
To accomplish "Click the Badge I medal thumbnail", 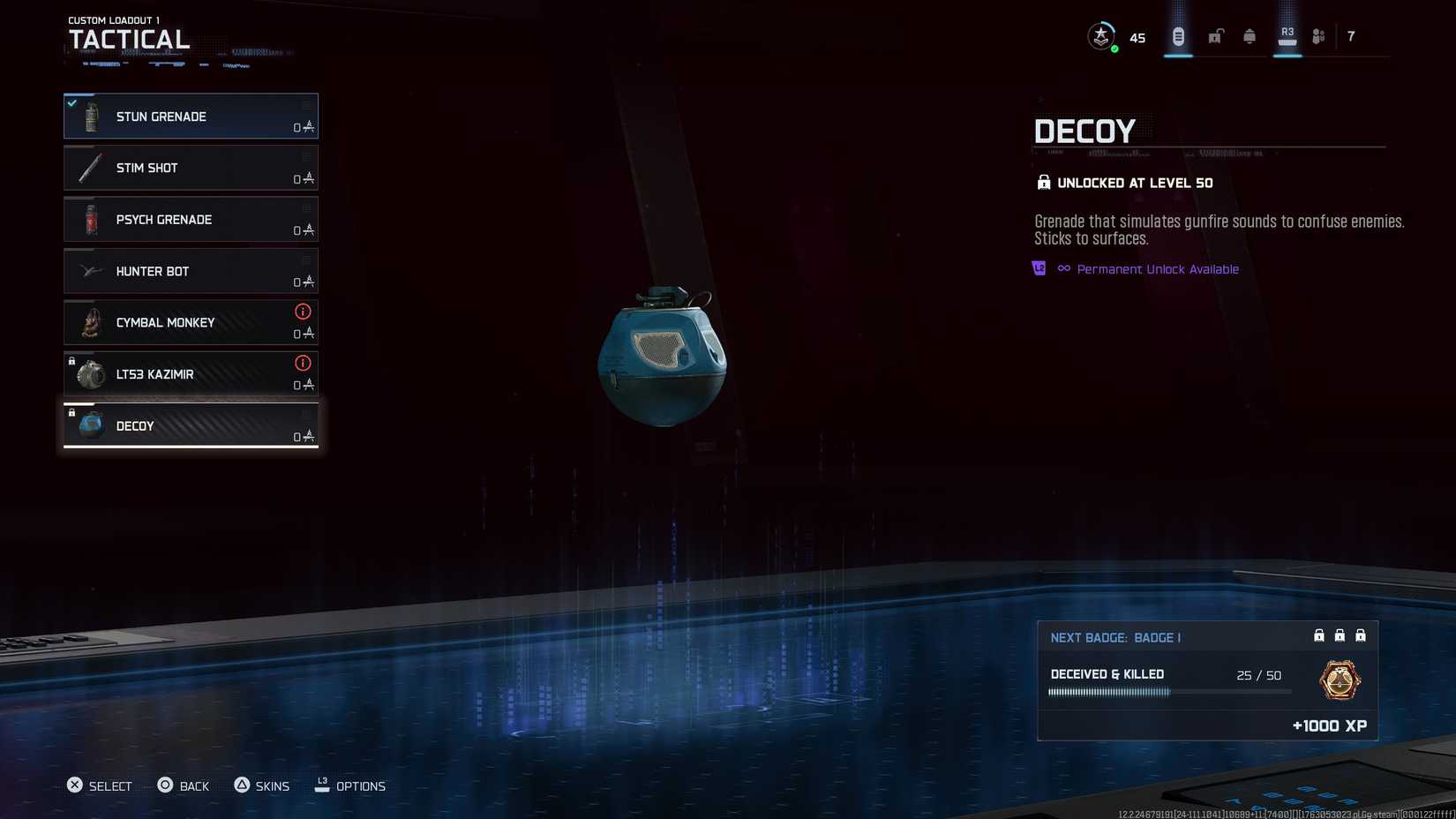I will click(1338, 680).
